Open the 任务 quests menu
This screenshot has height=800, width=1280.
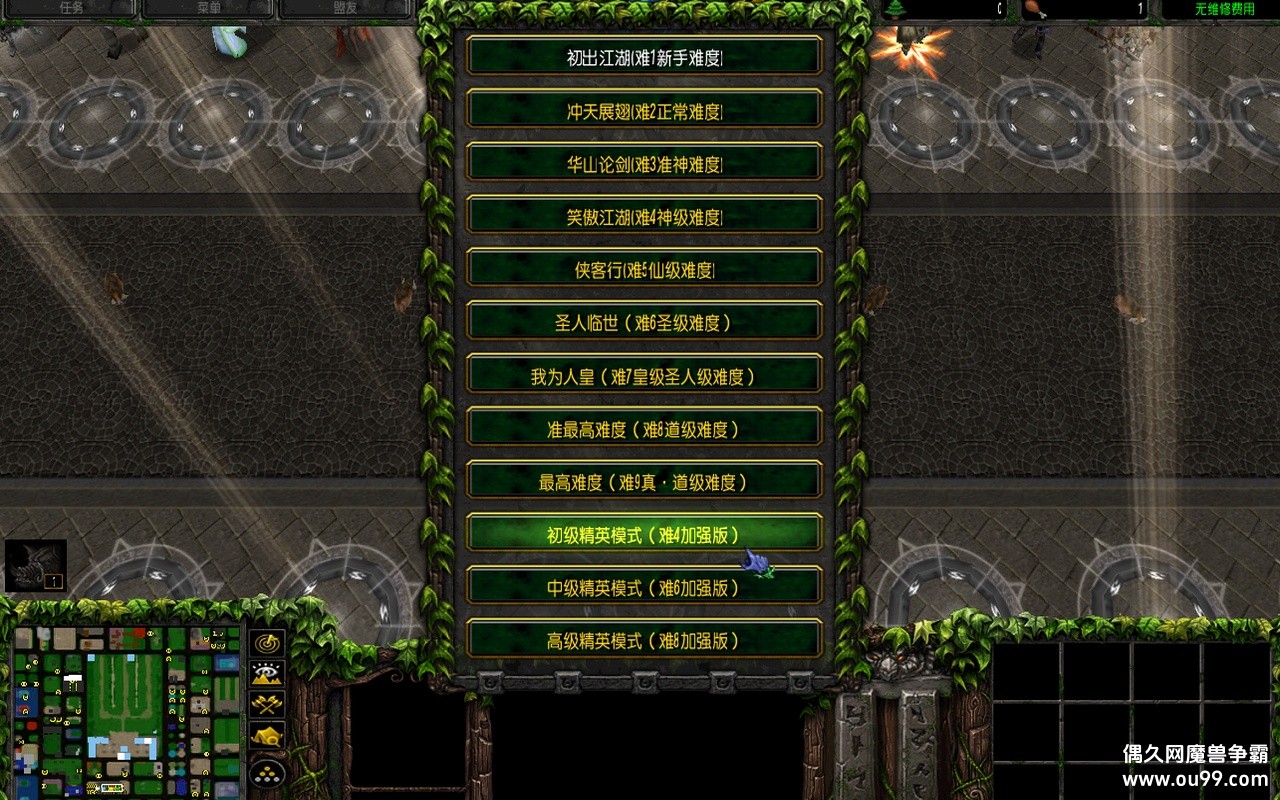pos(70,7)
